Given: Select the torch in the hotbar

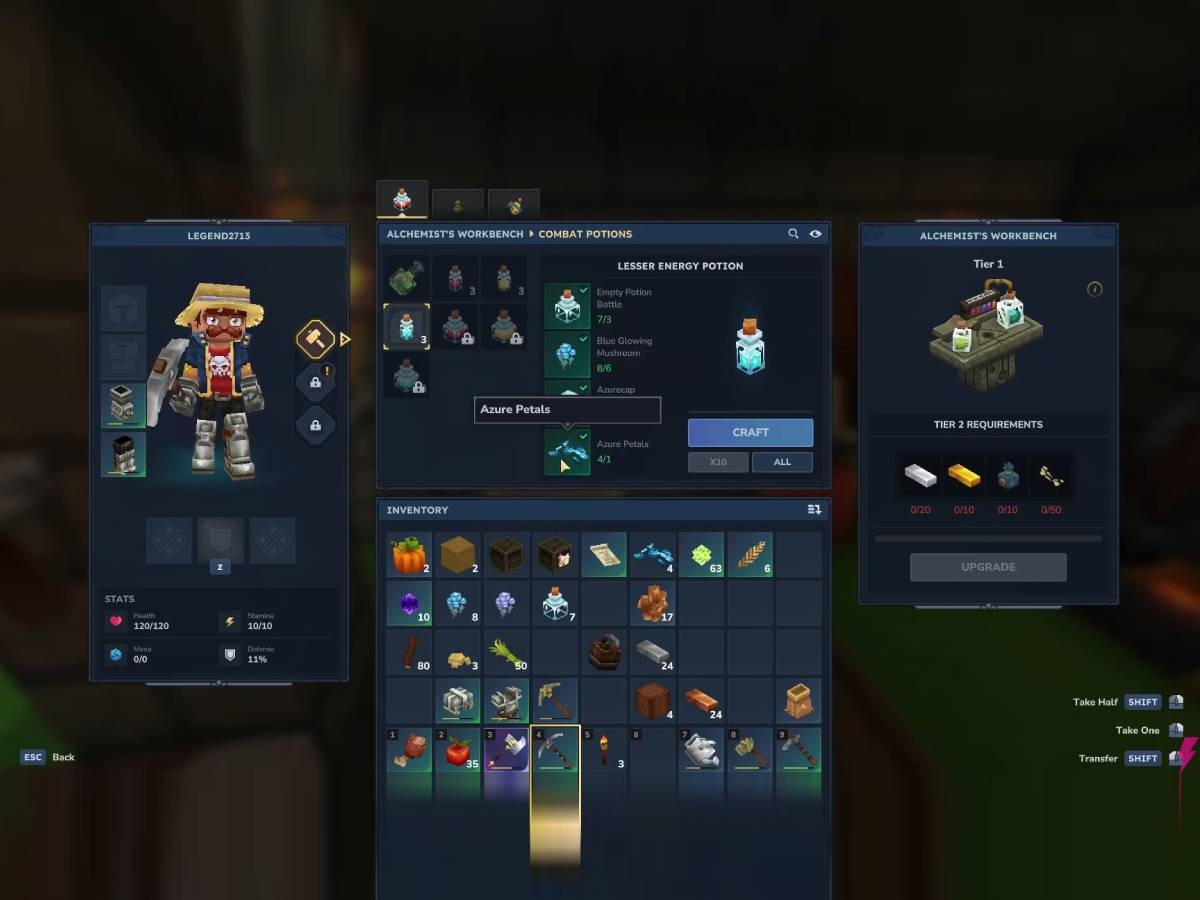Looking at the screenshot, I should pyautogui.click(x=605, y=750).
